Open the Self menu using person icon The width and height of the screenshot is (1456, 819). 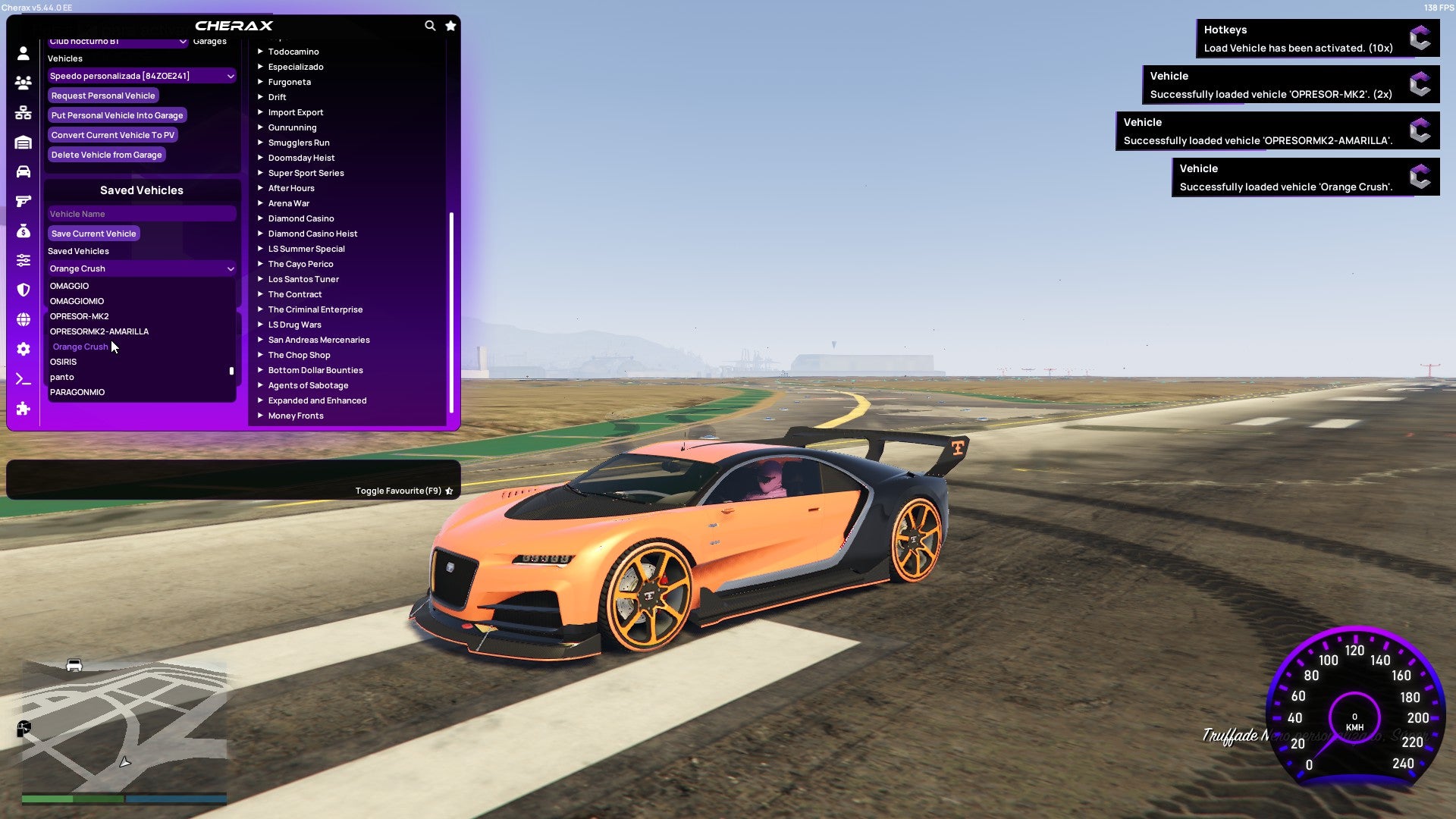(23, 54)
